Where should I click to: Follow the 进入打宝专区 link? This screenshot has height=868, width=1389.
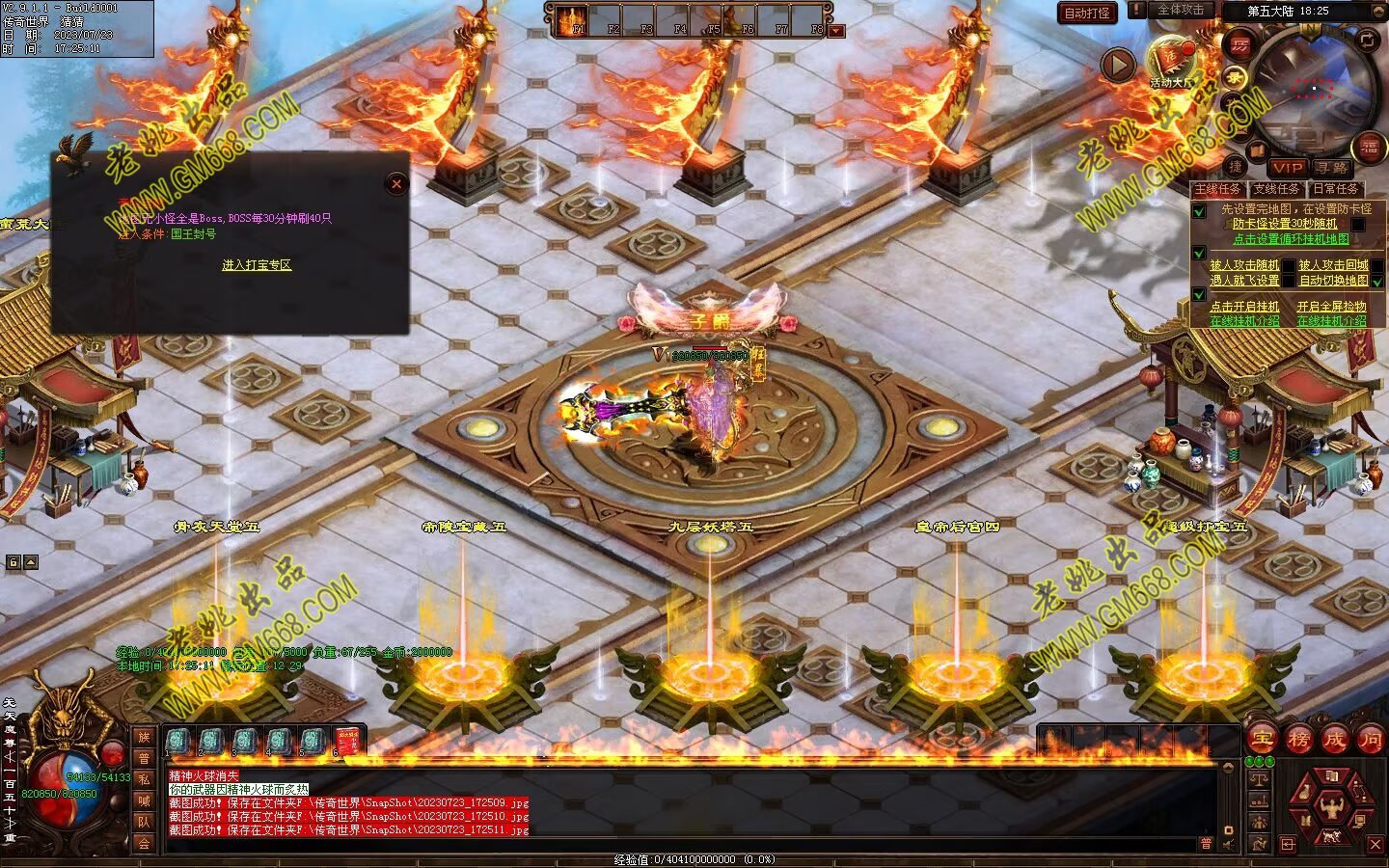(x=257, y=265)
